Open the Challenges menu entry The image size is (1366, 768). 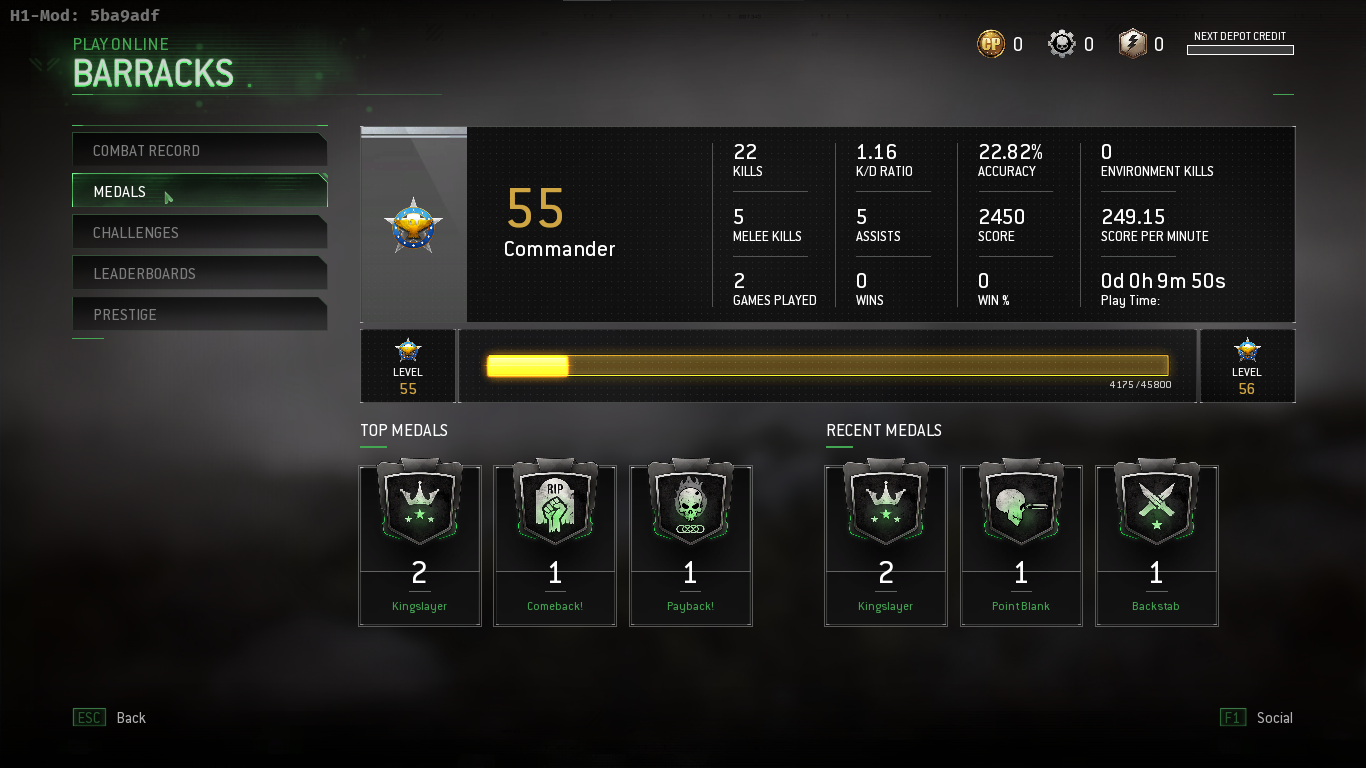click(199, 232)
